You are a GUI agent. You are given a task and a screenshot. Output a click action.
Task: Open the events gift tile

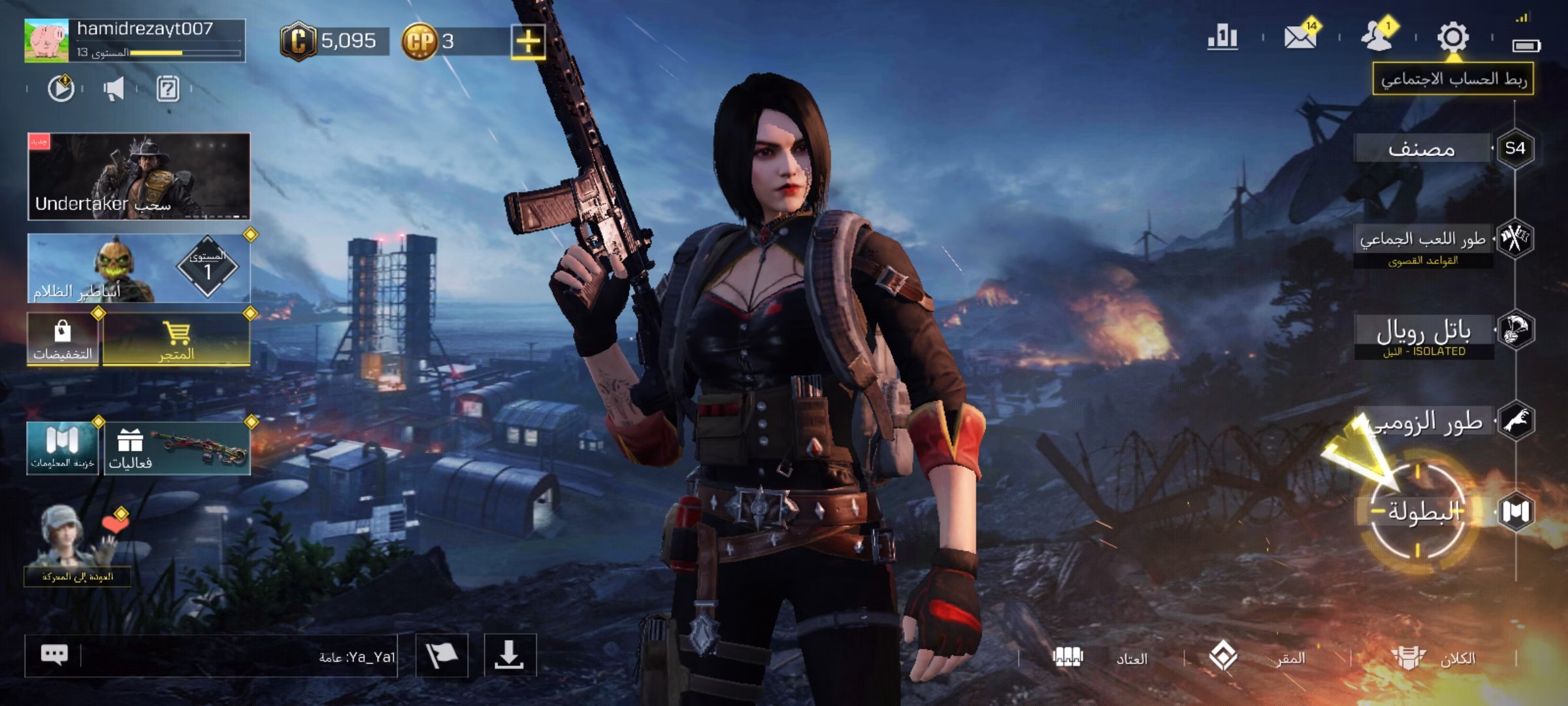point(176,448)
